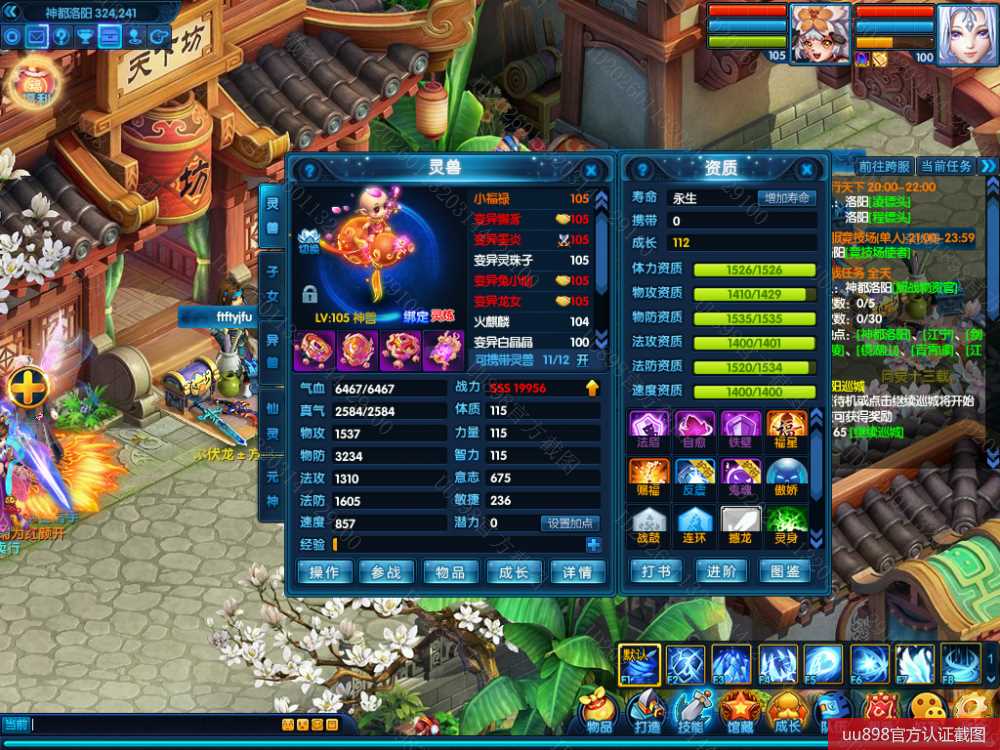1000x750 pixels.
Task: Select 变异灵珠子 in the pet list
Action: (x=530, y=260)
